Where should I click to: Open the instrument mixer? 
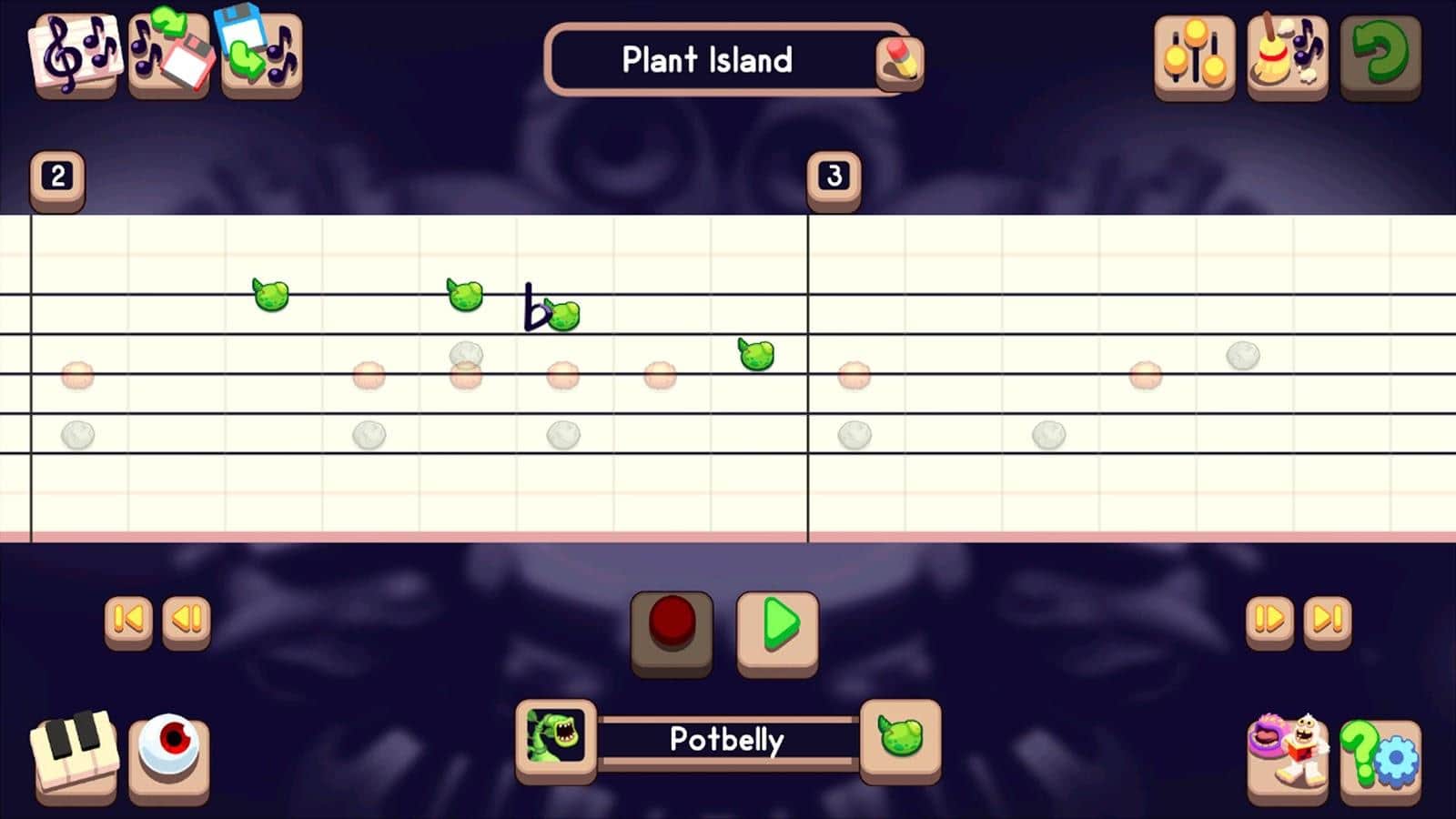click(1193, 55)
